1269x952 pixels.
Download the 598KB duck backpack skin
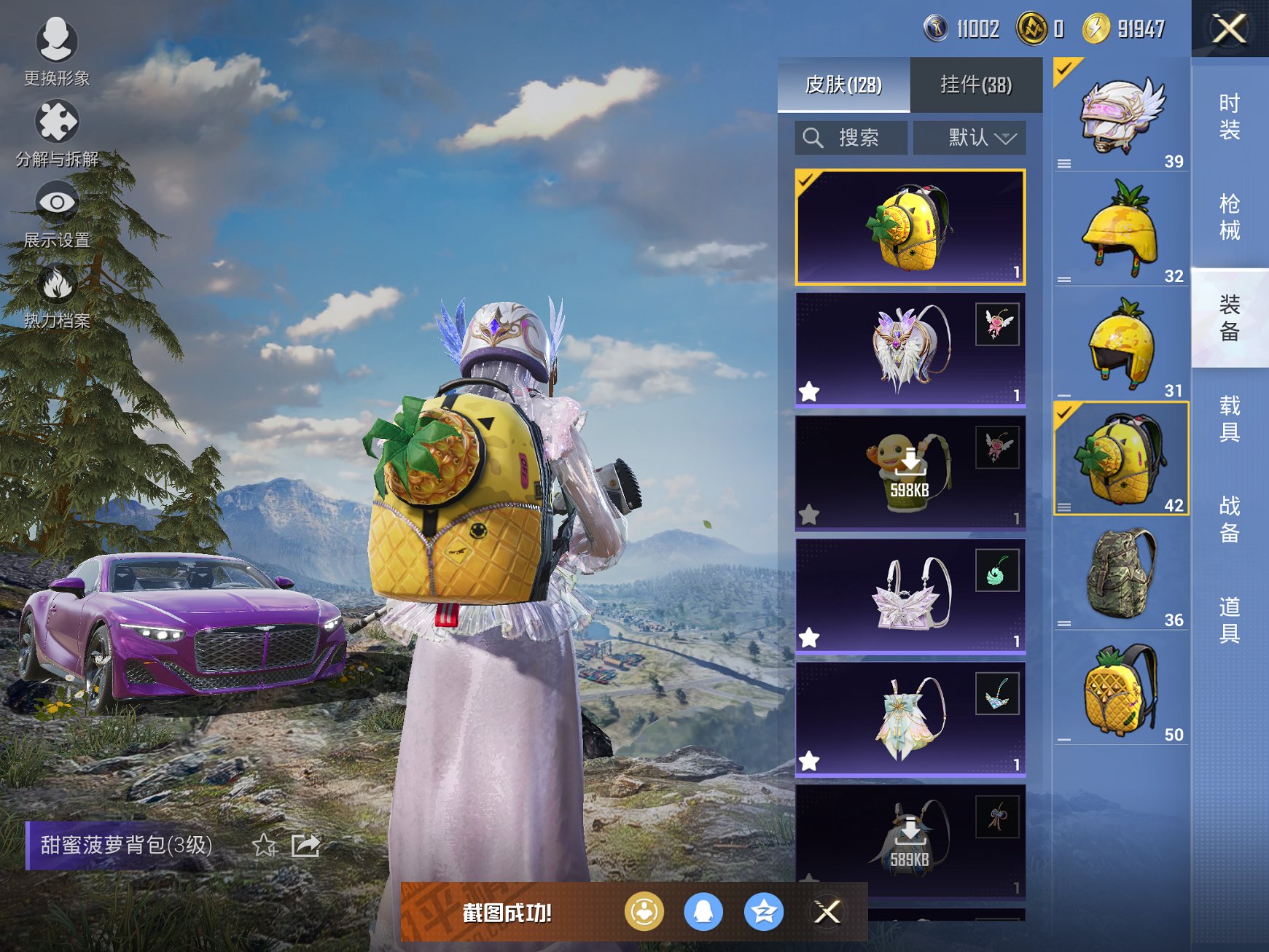[x=910, y=472]
